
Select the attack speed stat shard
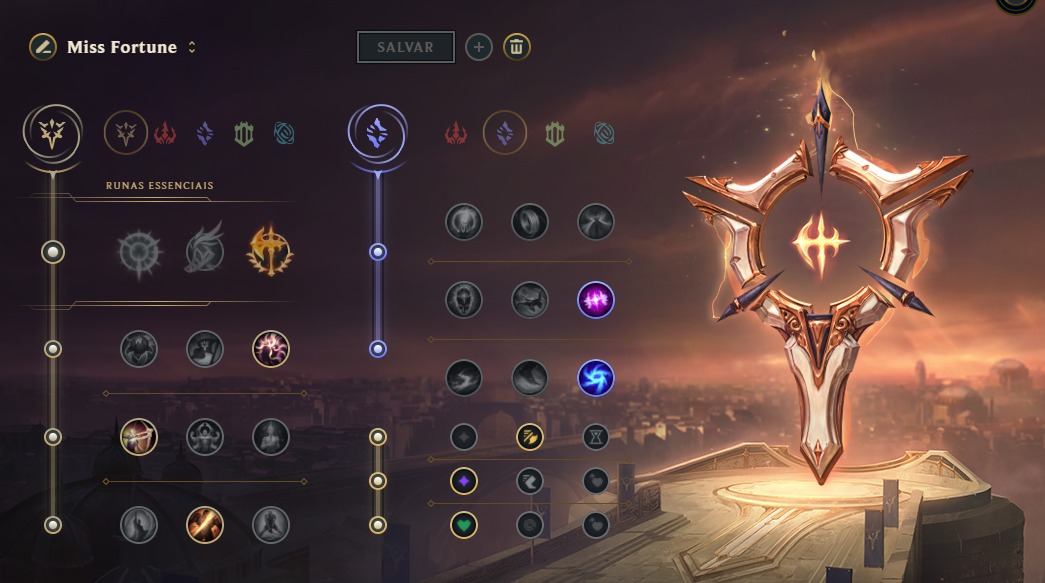[529, 437]
